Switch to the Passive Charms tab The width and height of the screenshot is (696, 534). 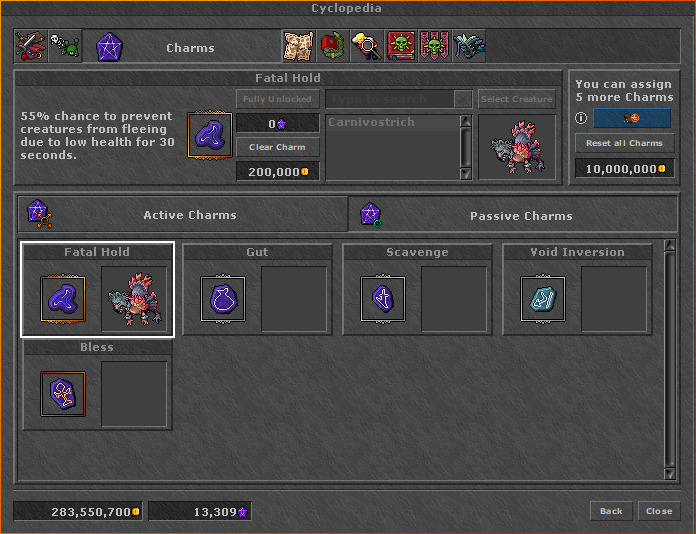click(x=520, y=215)
